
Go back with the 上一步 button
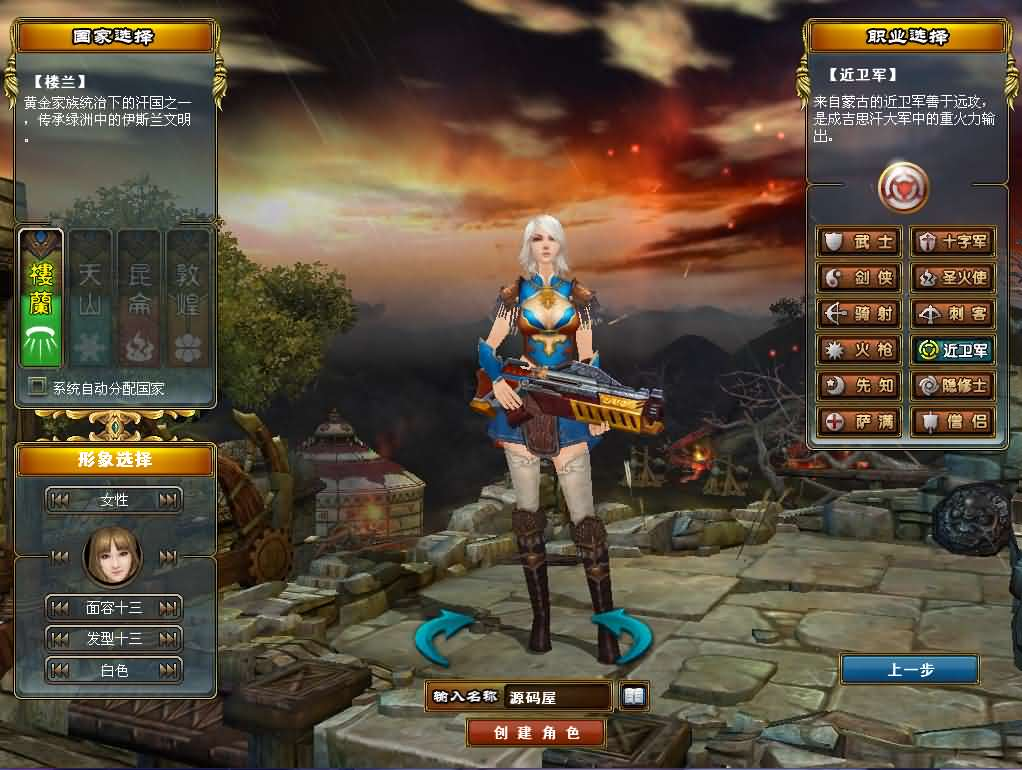click(909, 670)
